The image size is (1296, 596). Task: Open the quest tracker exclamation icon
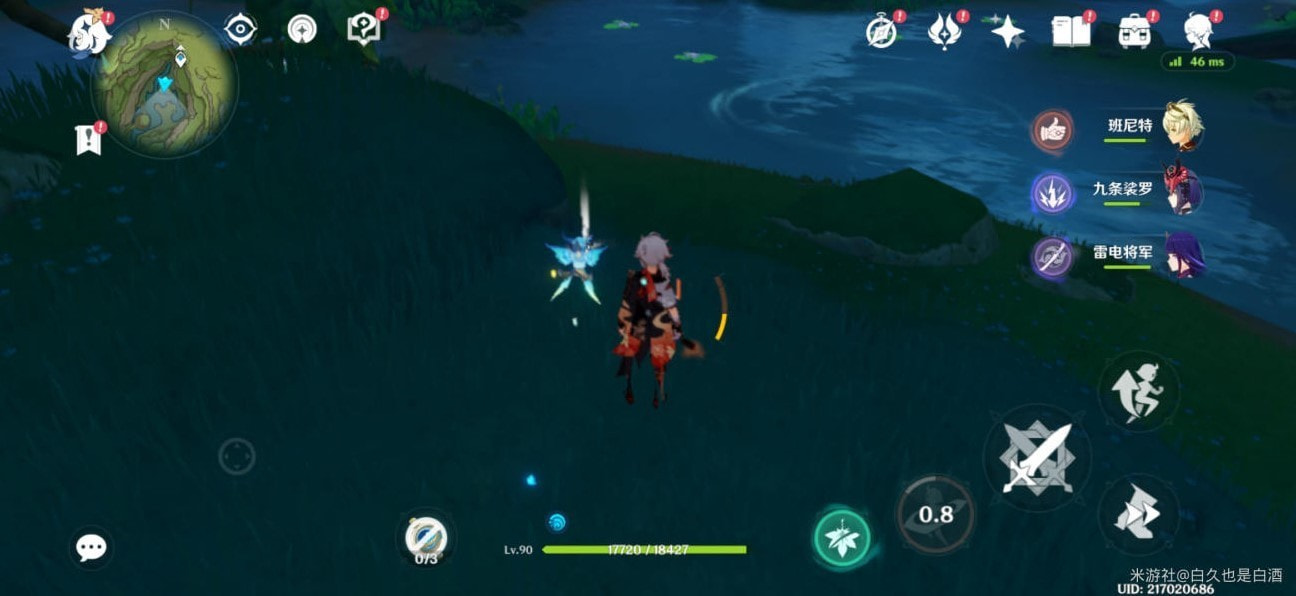coord(89,140)
